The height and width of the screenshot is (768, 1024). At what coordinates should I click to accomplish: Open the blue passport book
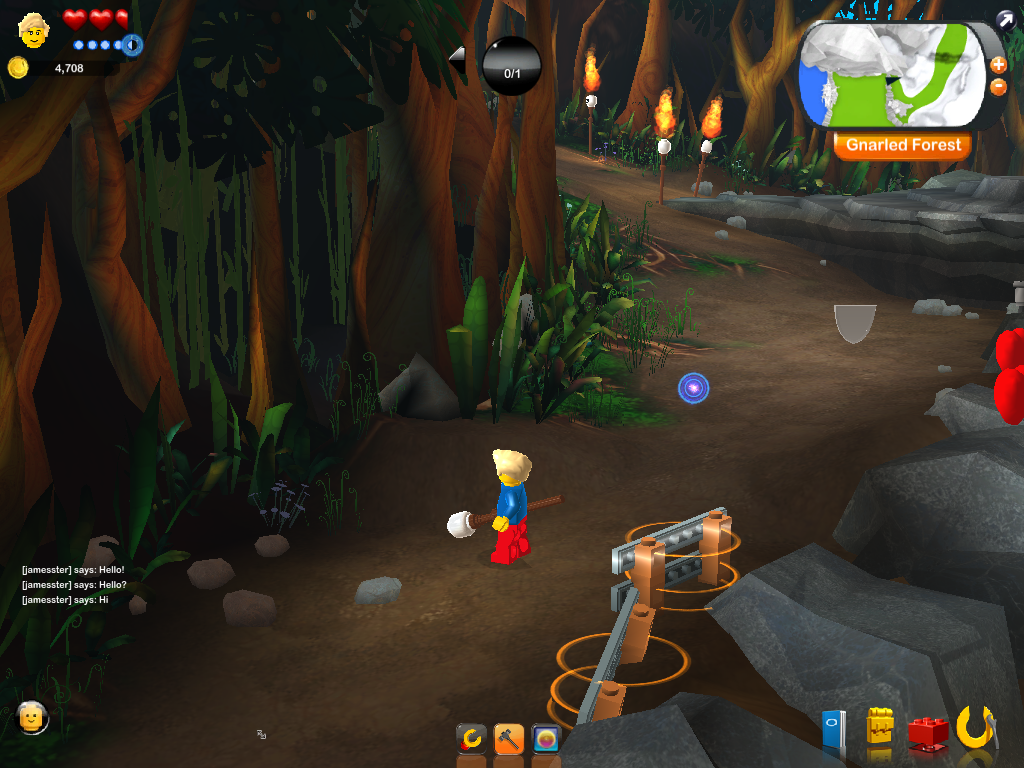[833, 732]
